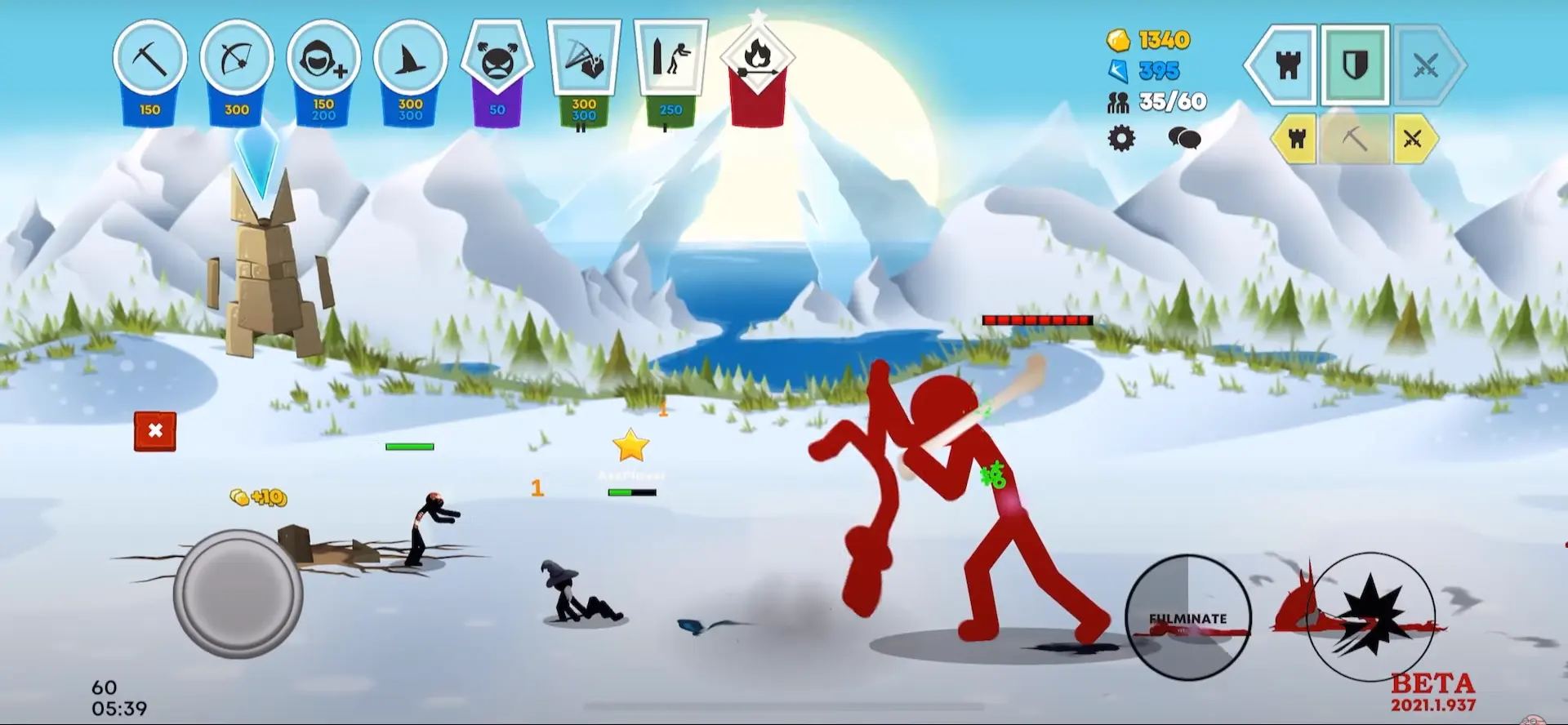Order army to garrison with large castle icon

1285,65
